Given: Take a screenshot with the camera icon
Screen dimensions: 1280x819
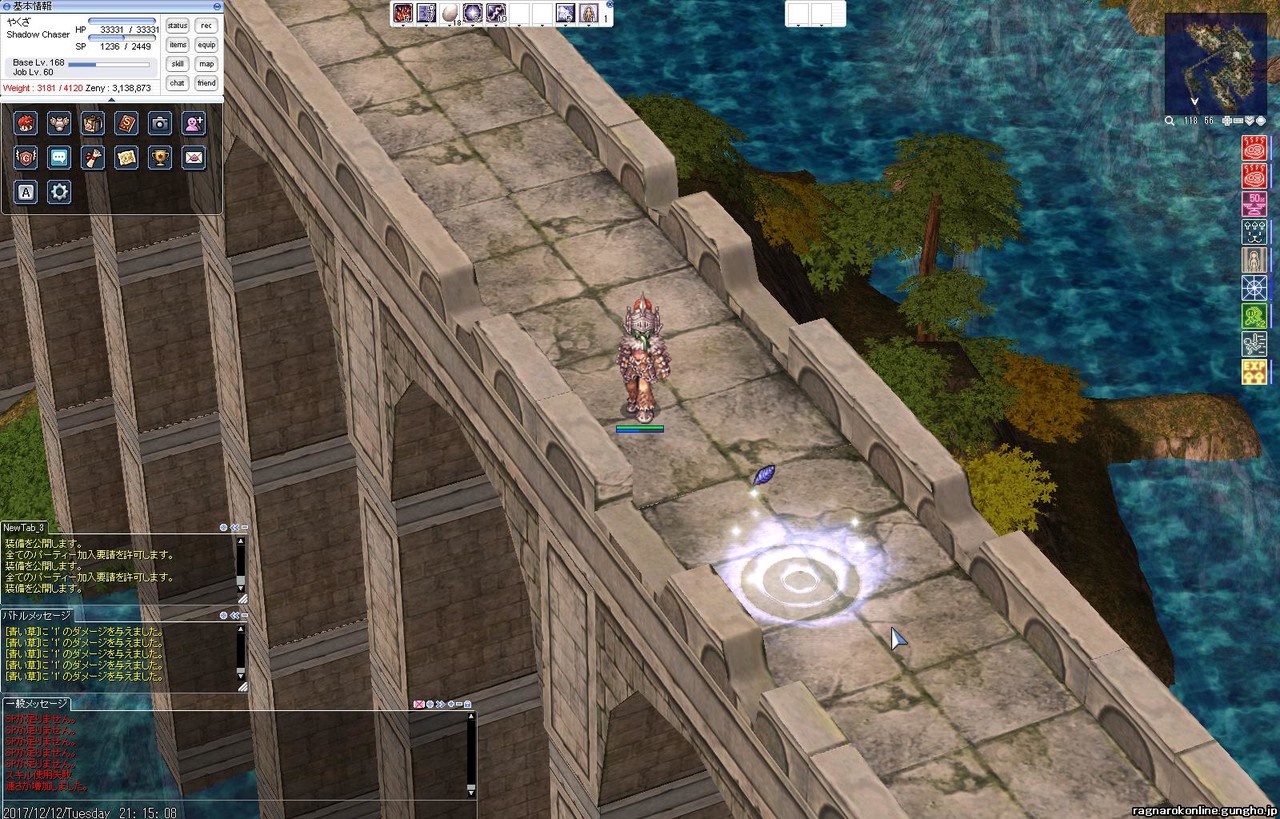Looking at the screenshot, I should click(159, 123).
